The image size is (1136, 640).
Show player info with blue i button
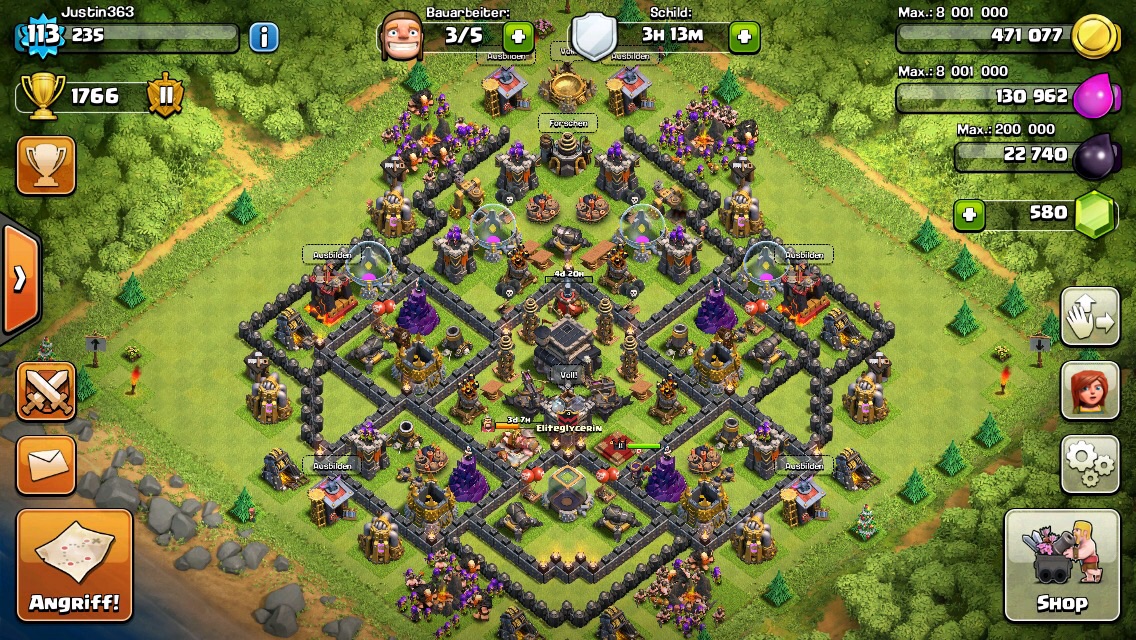264,38
